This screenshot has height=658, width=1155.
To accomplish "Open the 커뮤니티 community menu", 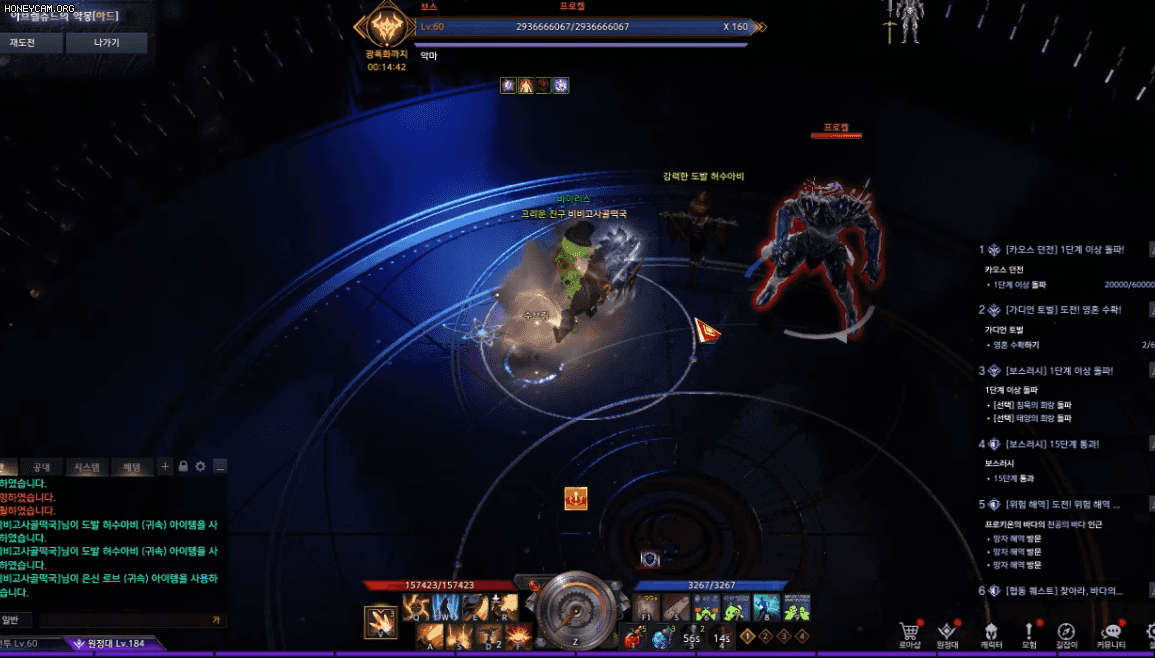I will [1111, 634].
